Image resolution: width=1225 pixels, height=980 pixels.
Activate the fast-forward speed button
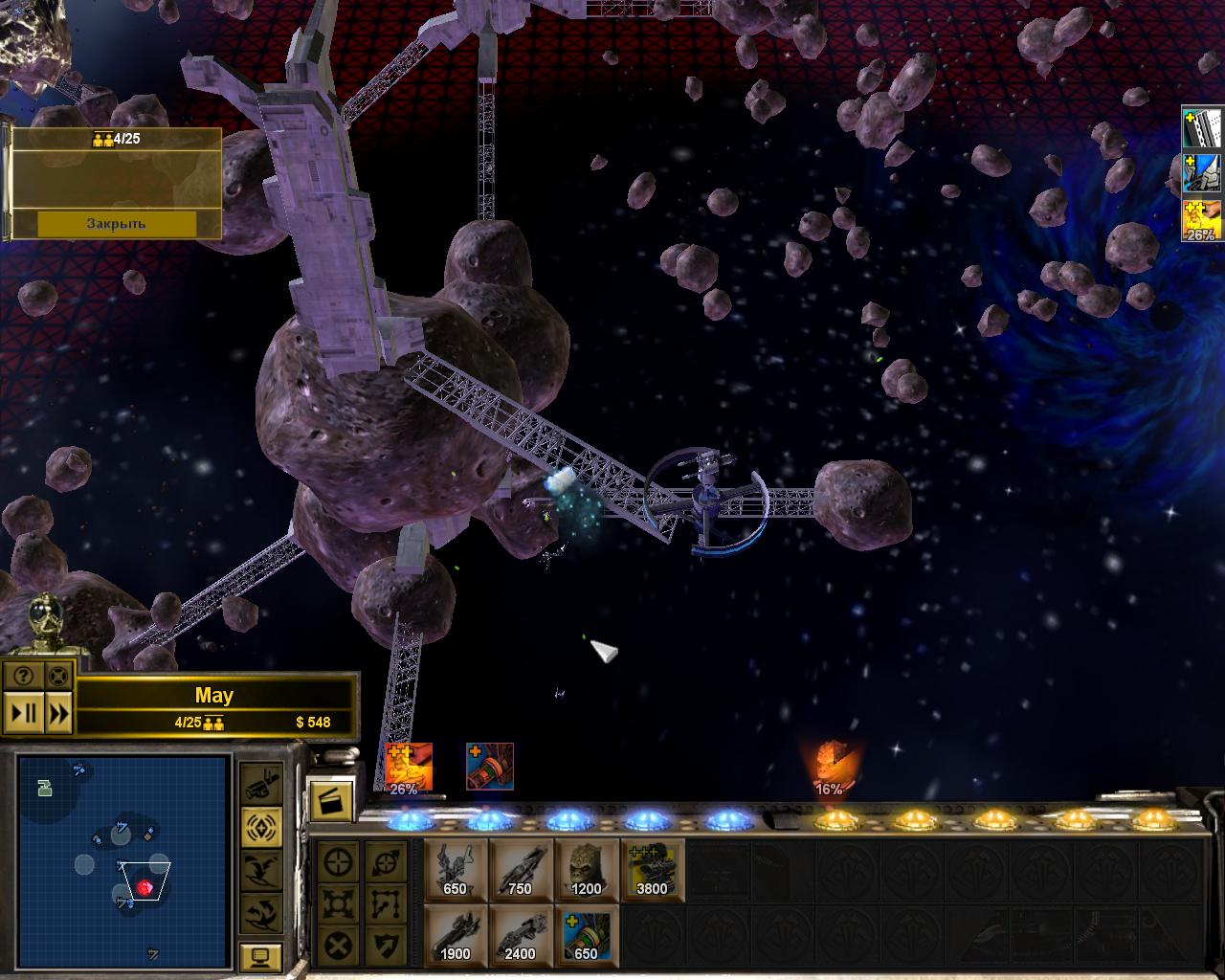57,713
